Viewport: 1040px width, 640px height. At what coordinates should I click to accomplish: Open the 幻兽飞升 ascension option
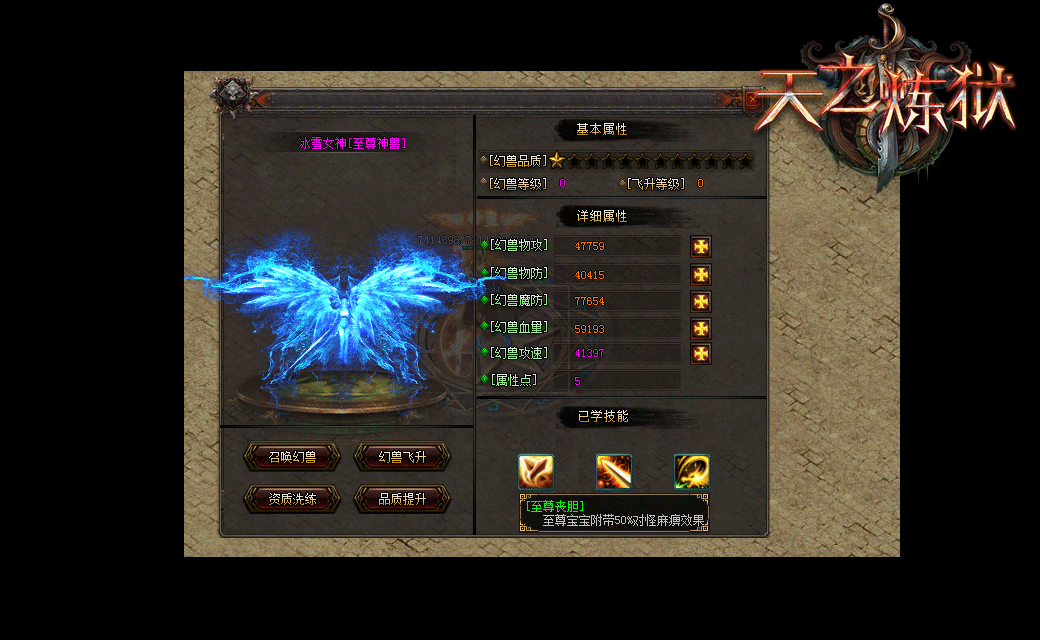402,457
